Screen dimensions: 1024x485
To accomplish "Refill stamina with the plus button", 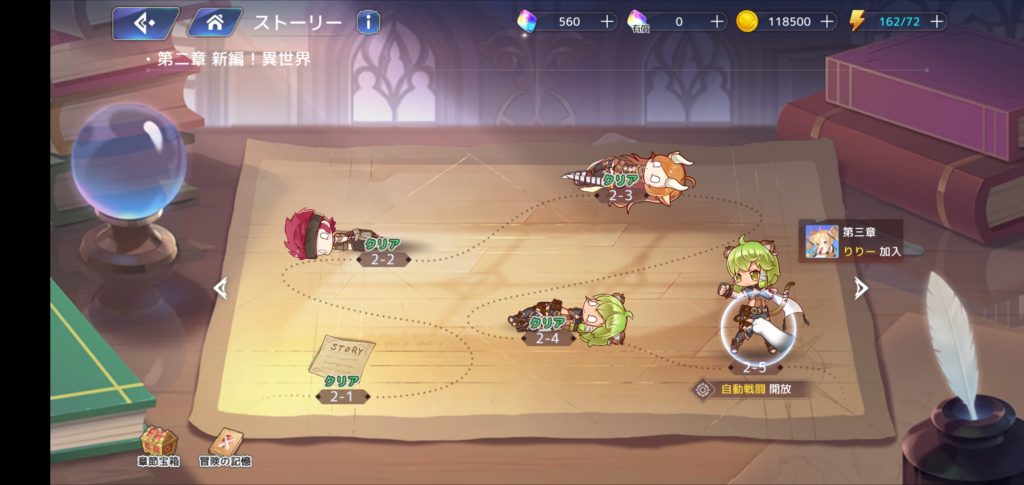I will click(934, 21).
